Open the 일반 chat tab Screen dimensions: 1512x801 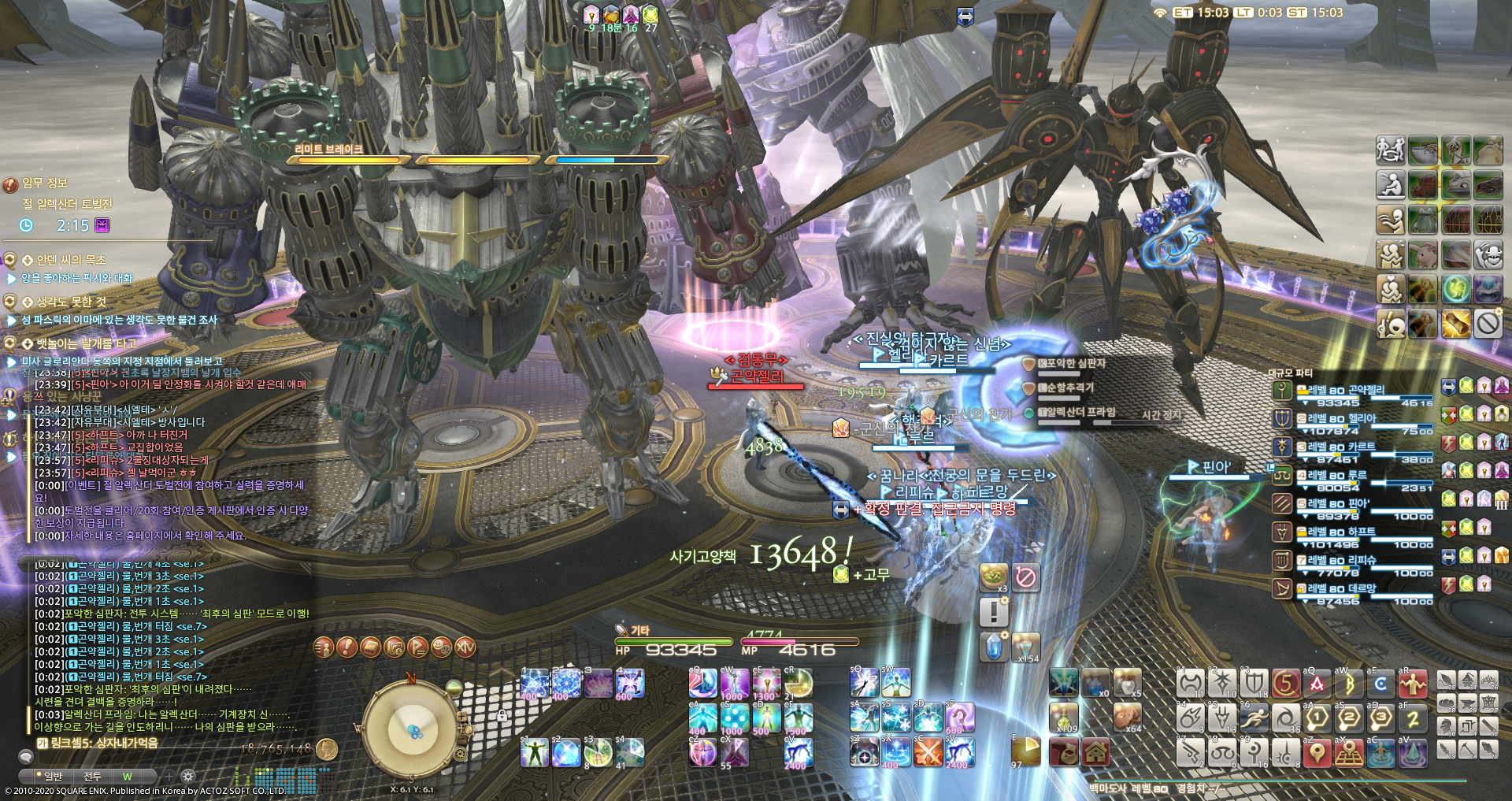(53, 777)
